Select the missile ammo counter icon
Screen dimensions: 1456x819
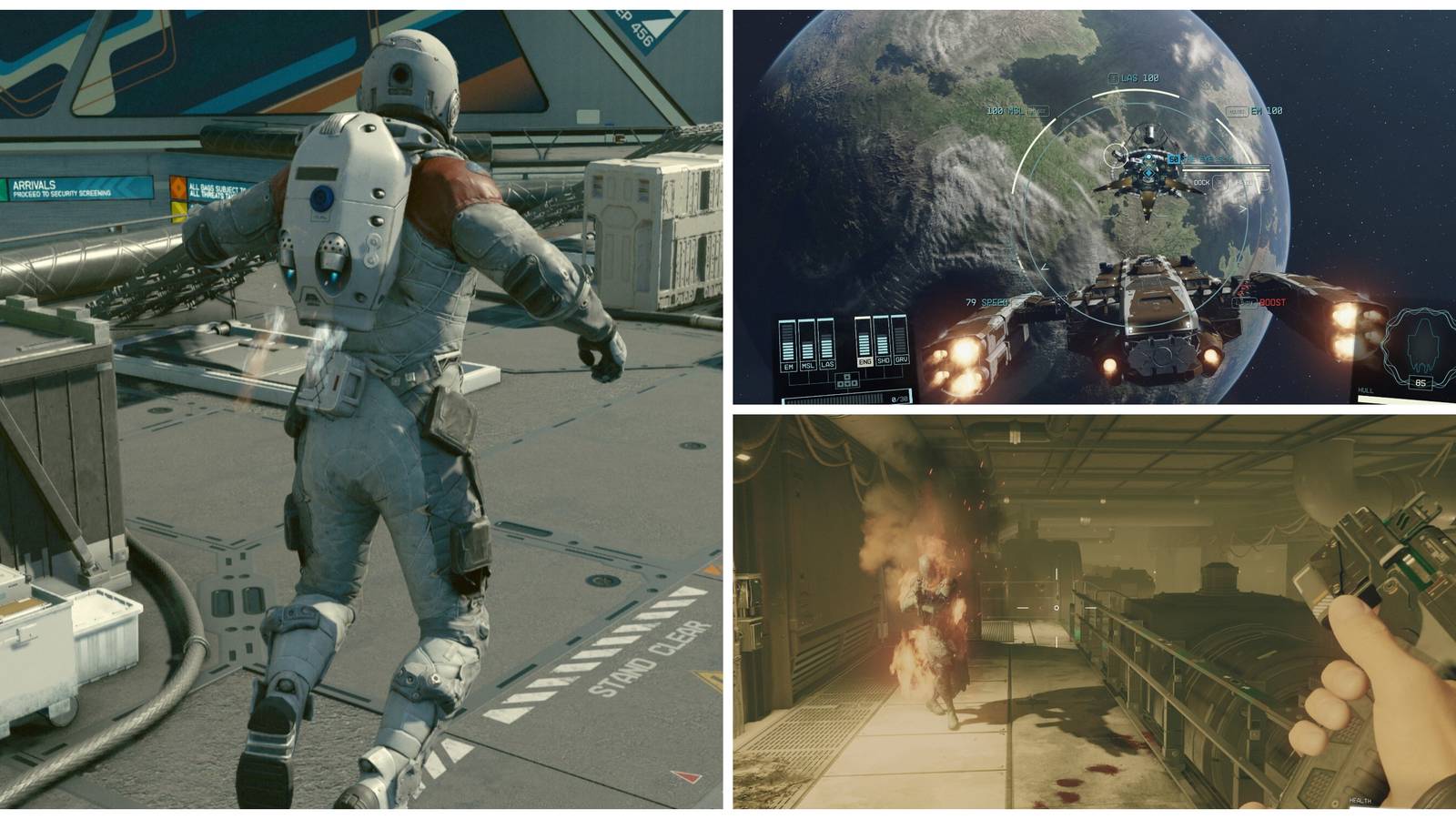coord(900,398)
